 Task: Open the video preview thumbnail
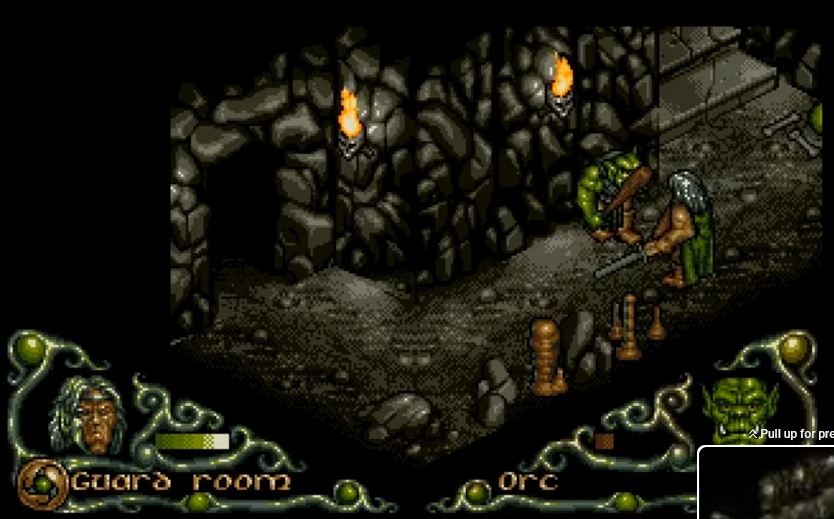pos(767,484)
